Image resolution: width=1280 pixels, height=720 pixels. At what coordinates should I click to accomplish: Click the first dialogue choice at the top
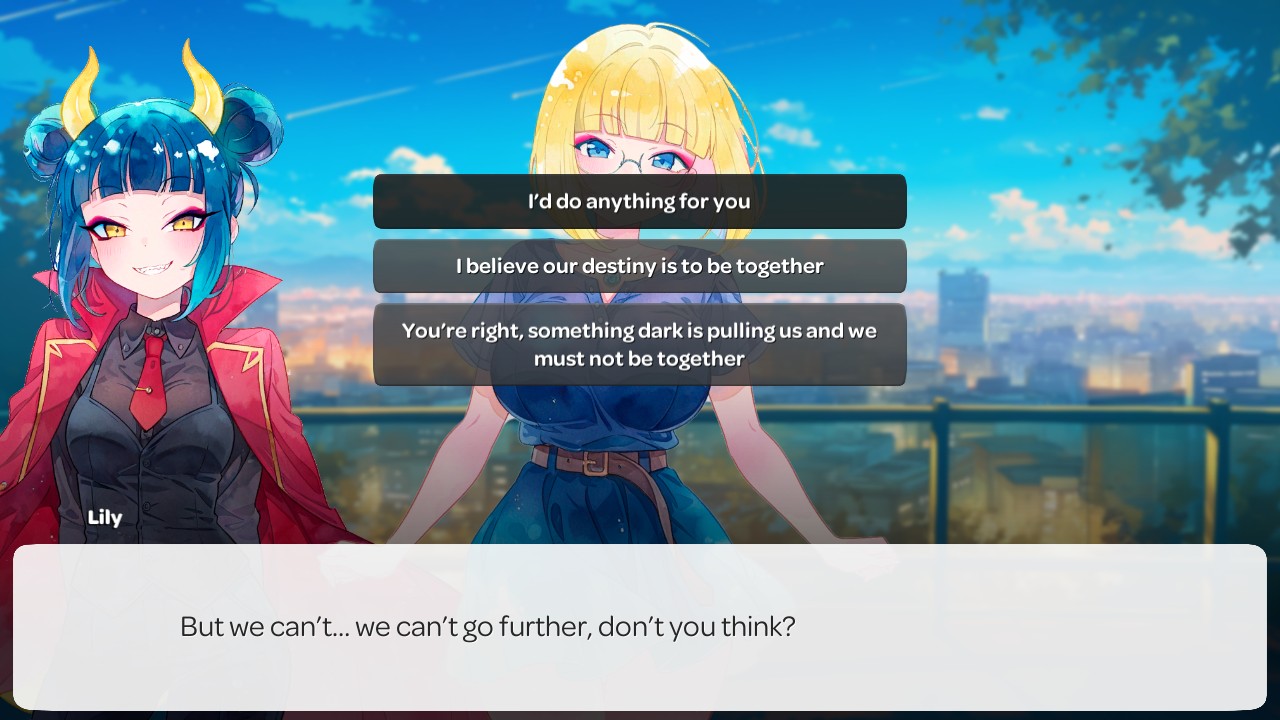639,201
